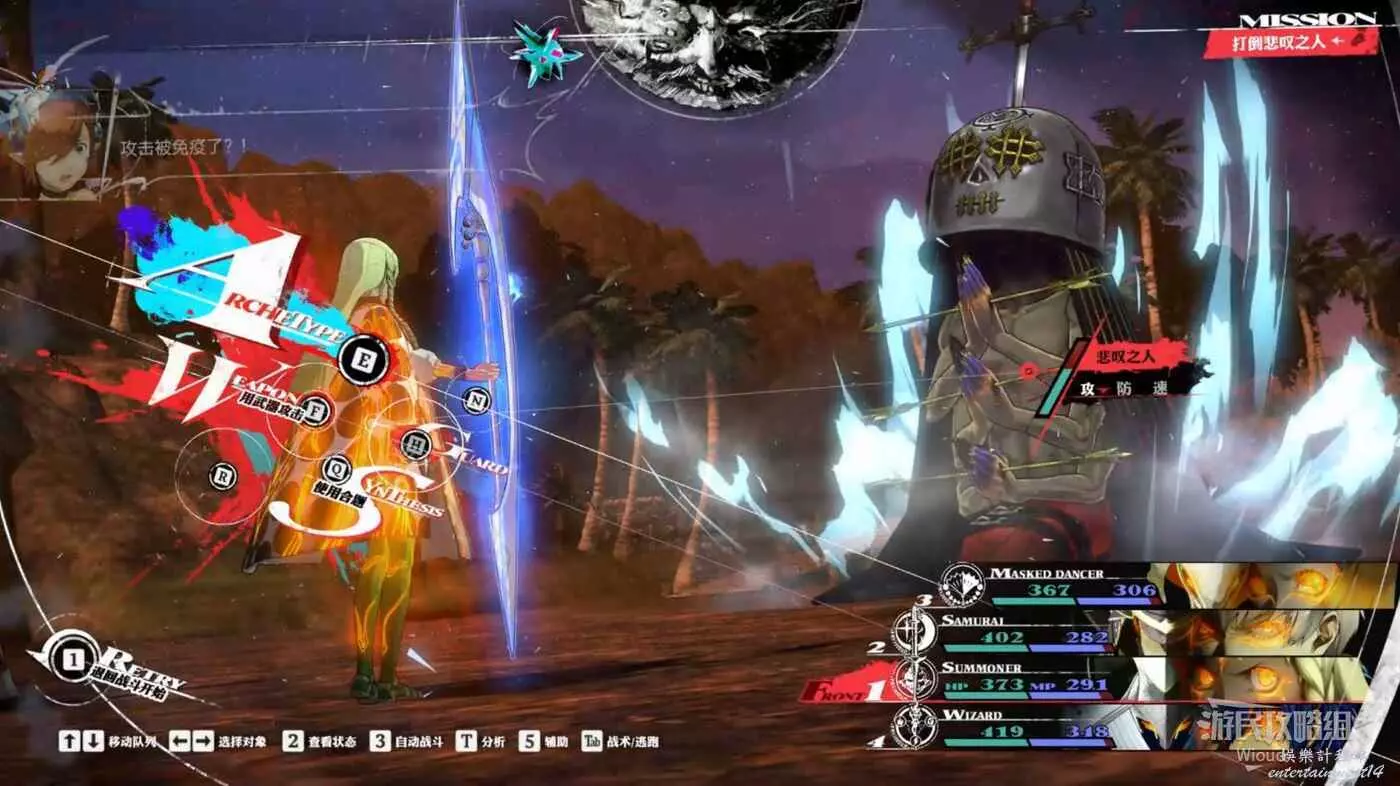The image size is (1400, 786).
Task: Select the Weapon attack command
Action: [x=317, y=410]
